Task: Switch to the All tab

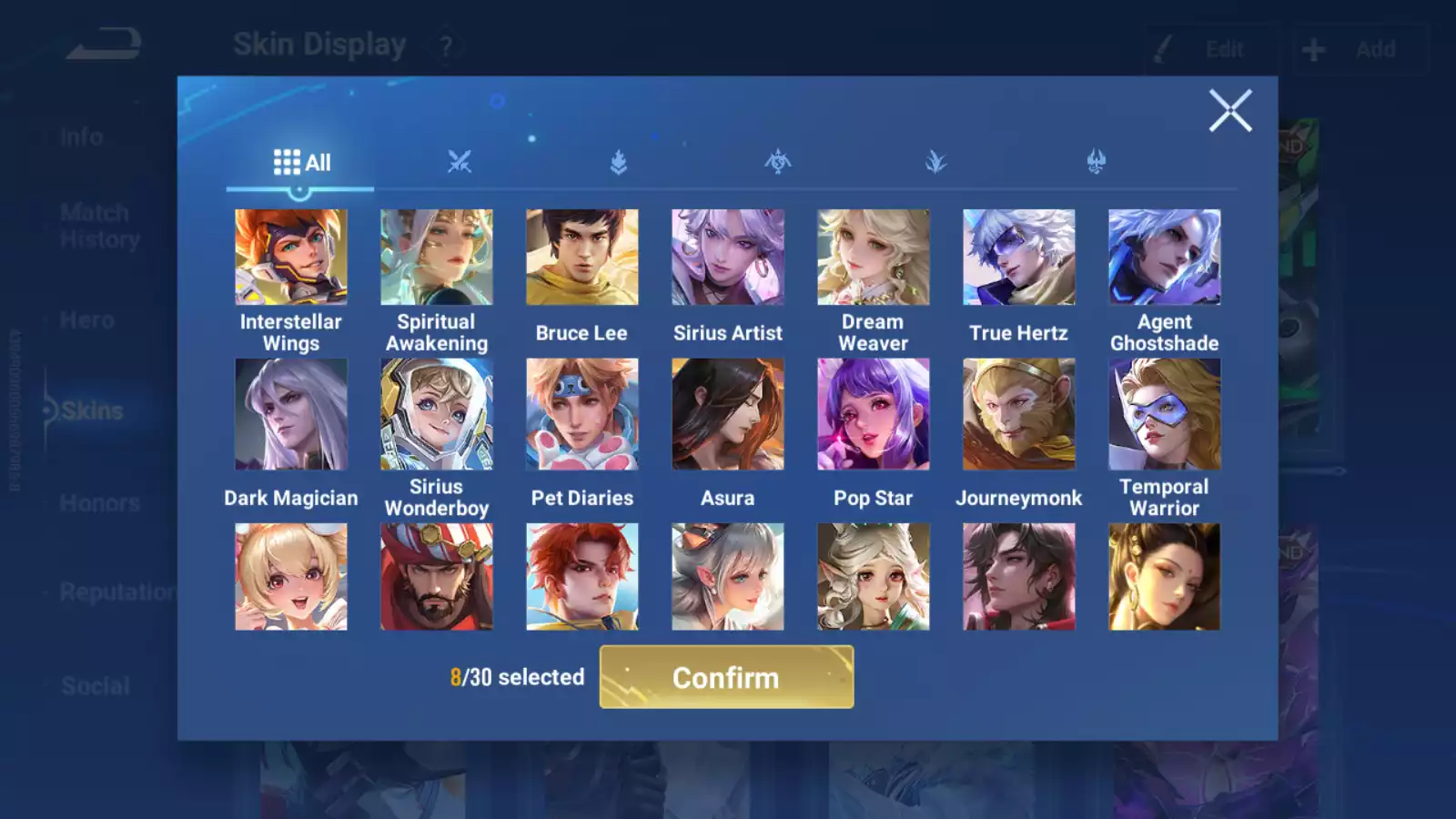Action: point(300,162)
